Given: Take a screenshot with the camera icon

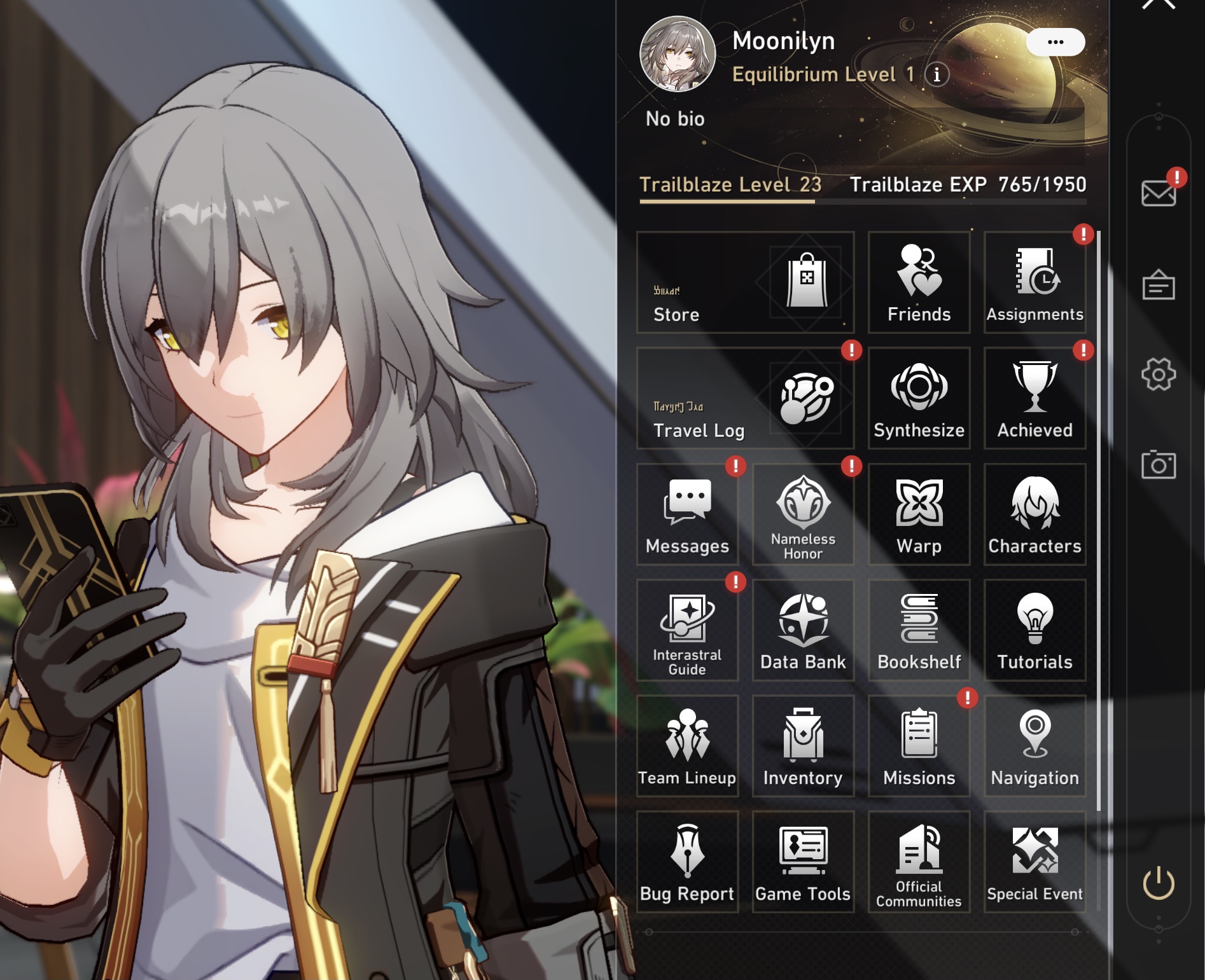Looking at the screenshot, I should coord(1159,465).
